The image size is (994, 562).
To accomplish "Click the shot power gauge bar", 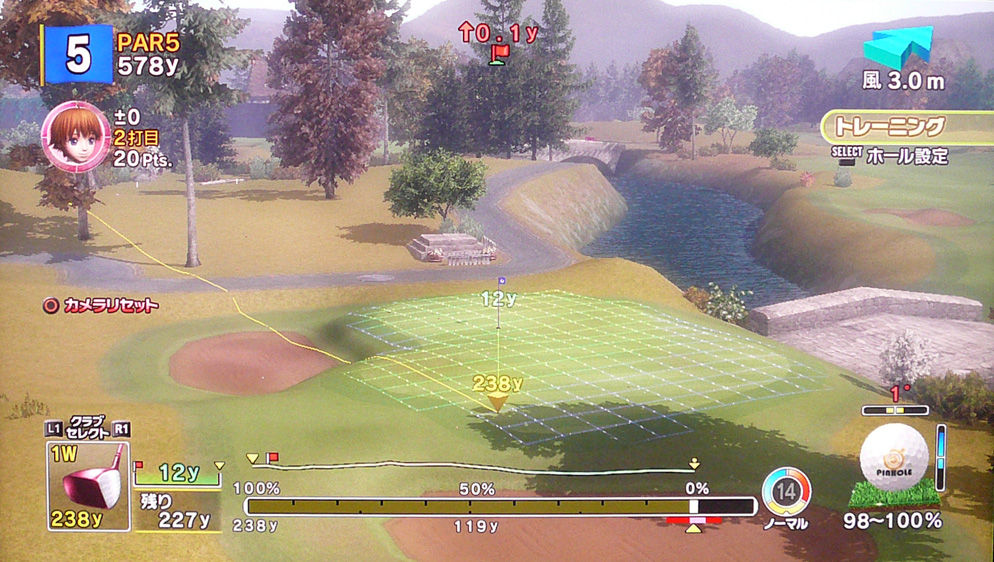I will (x=500, y=507).
